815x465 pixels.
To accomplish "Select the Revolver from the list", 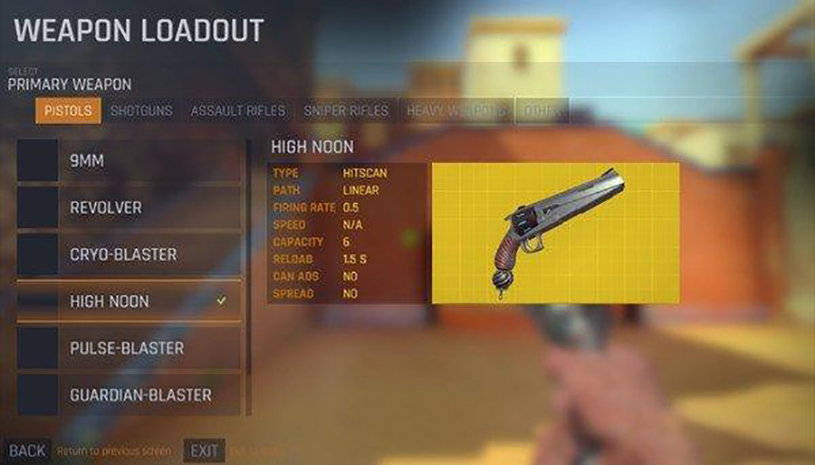I will [130, 208].
